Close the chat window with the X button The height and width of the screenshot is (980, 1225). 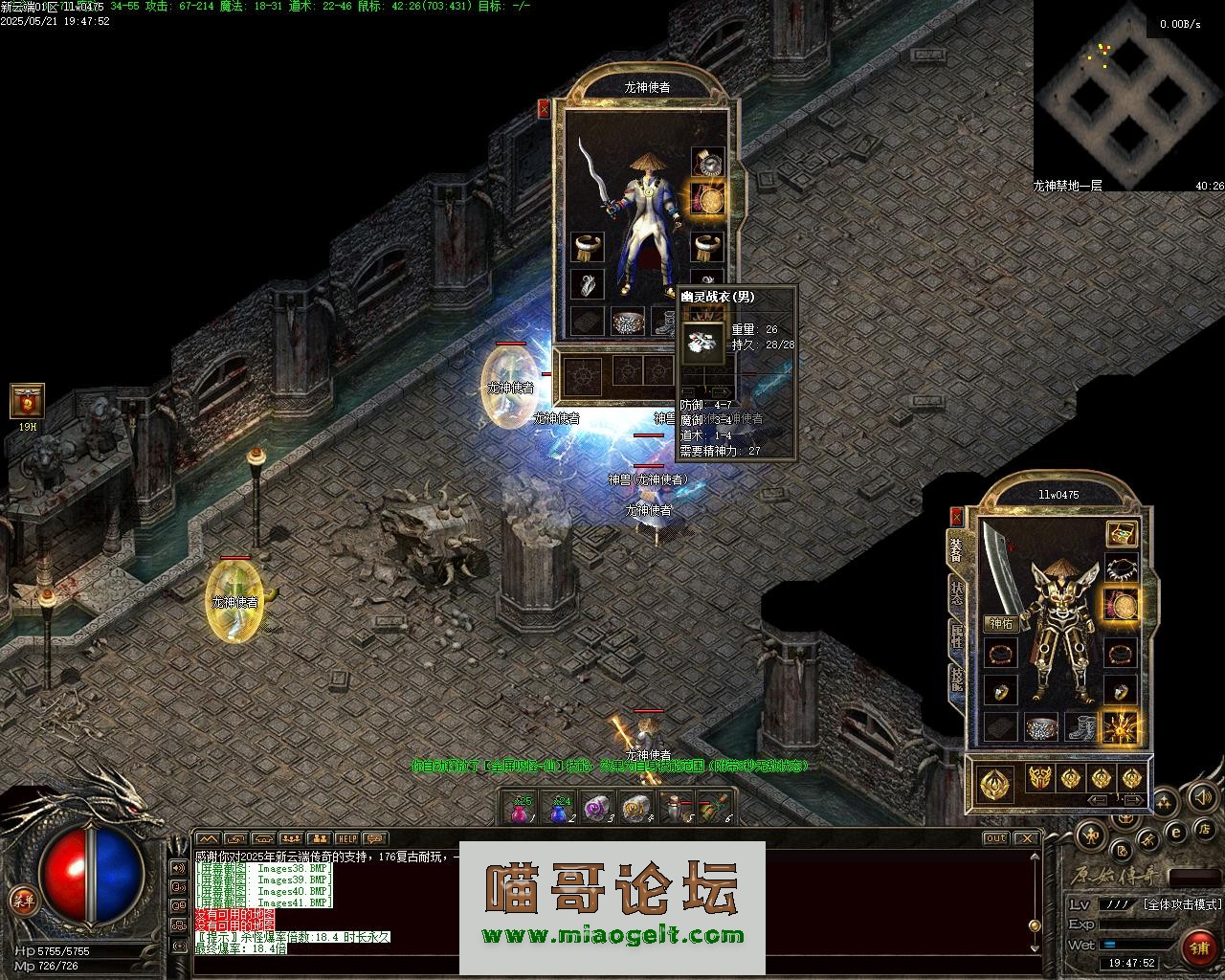pos(1027,838)
